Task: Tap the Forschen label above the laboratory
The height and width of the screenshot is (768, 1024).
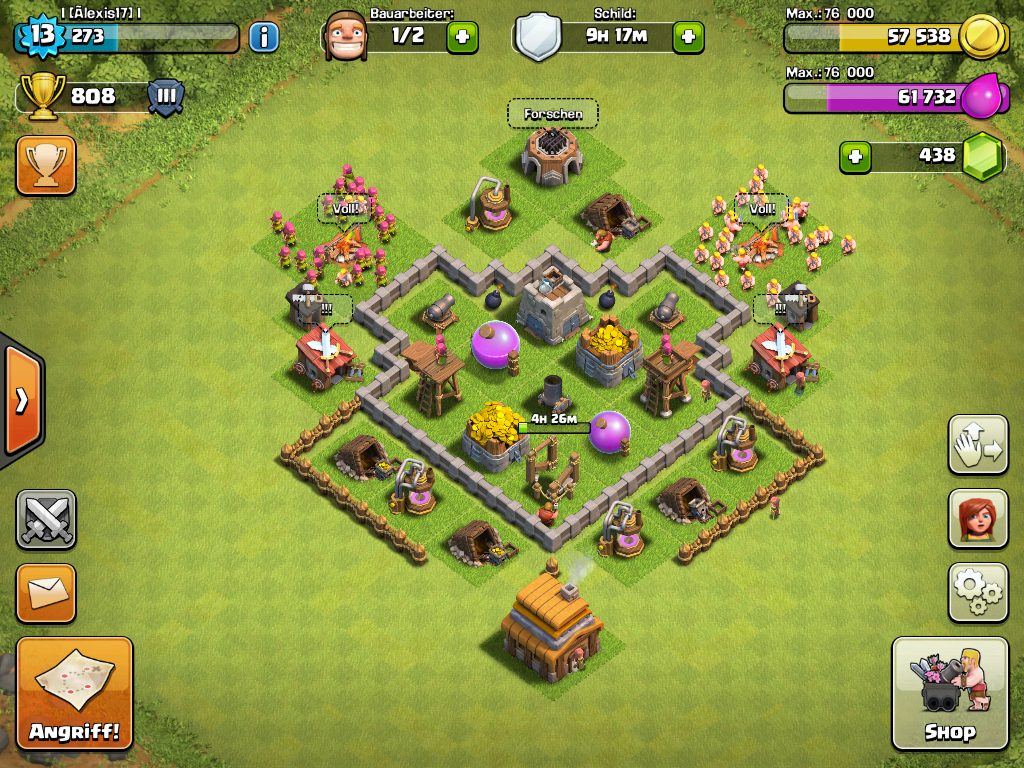Action: (x=553, y=114)
